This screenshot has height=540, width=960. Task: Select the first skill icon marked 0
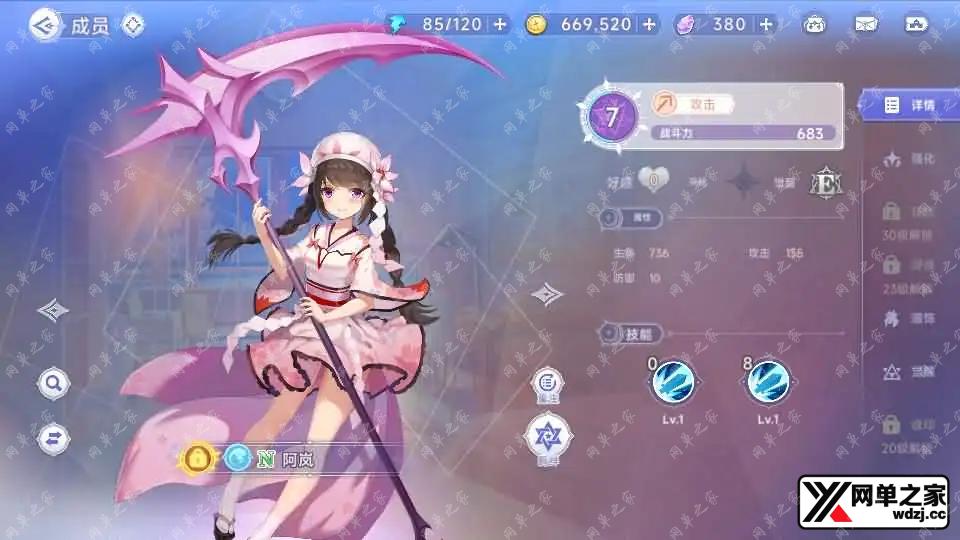point(672,380)
